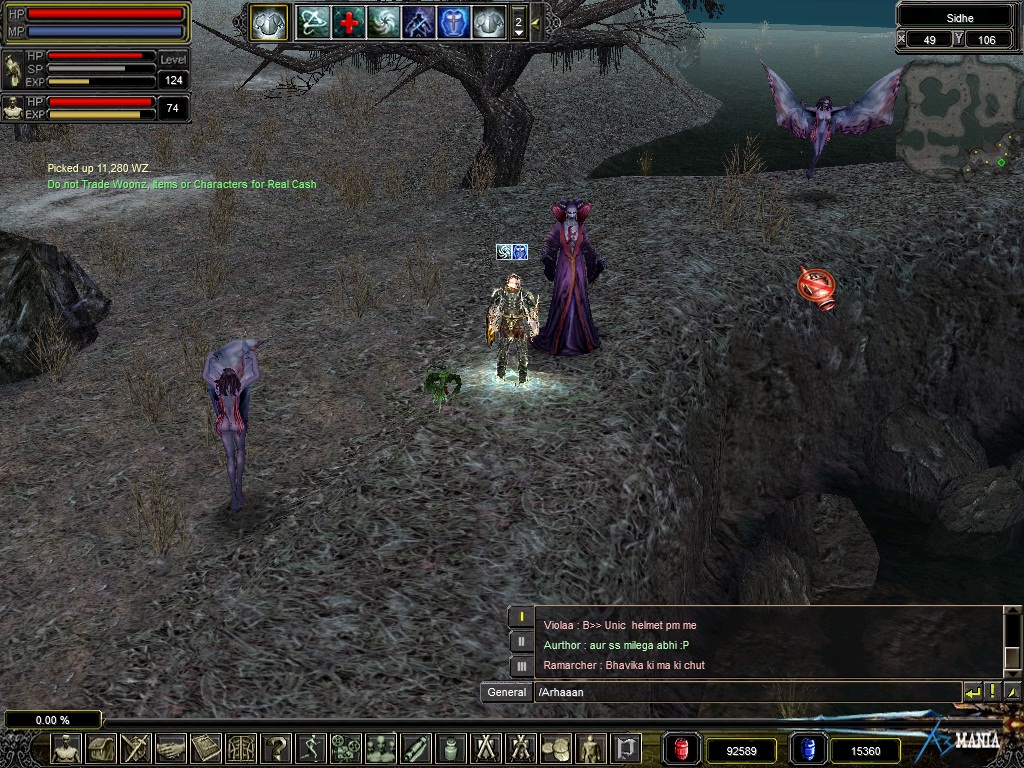Click the red HP potion slot
Viewport: 1024px width, 768px height.
682,748
